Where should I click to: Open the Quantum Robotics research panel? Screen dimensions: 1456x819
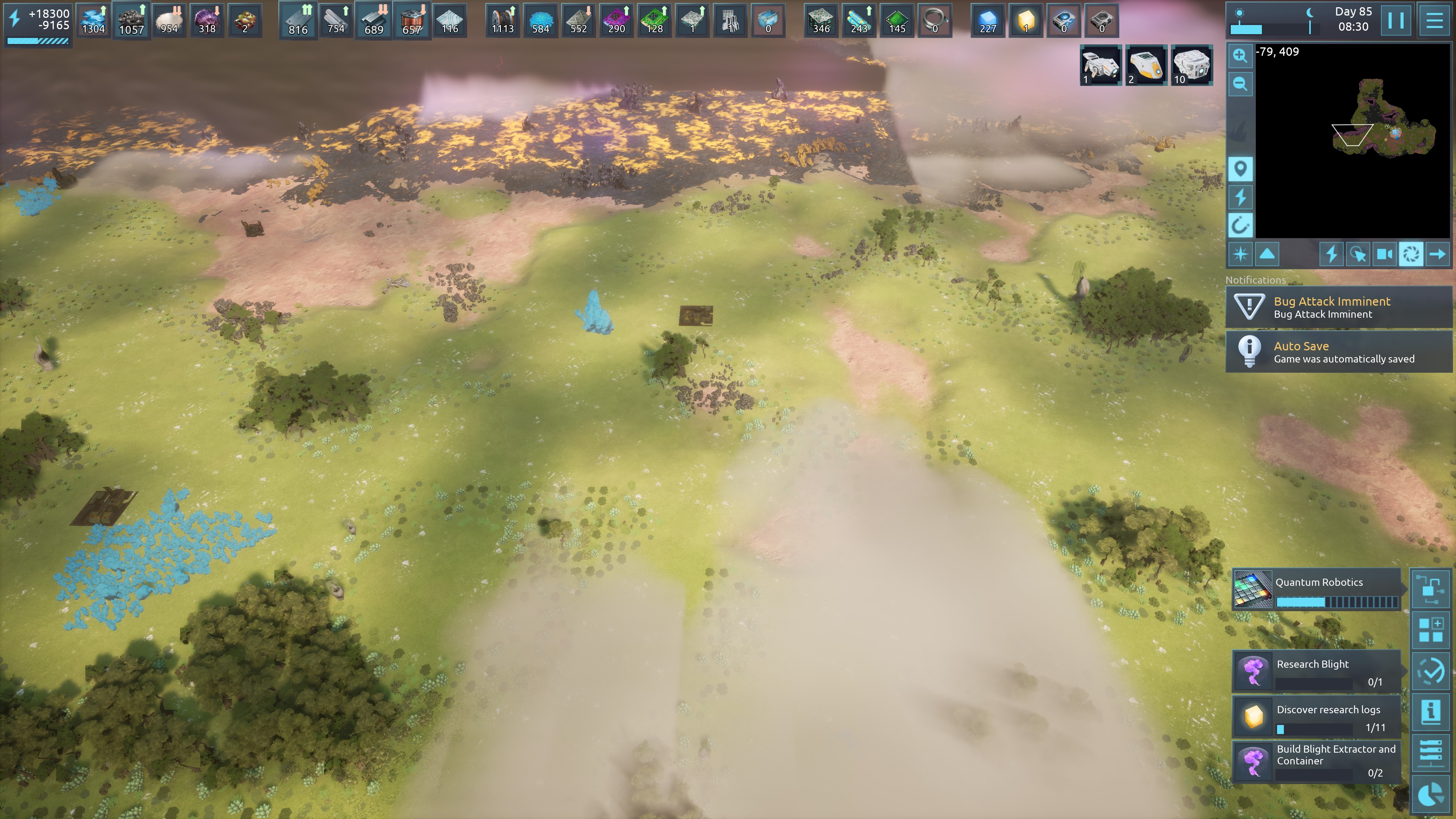click(1317, 590)
